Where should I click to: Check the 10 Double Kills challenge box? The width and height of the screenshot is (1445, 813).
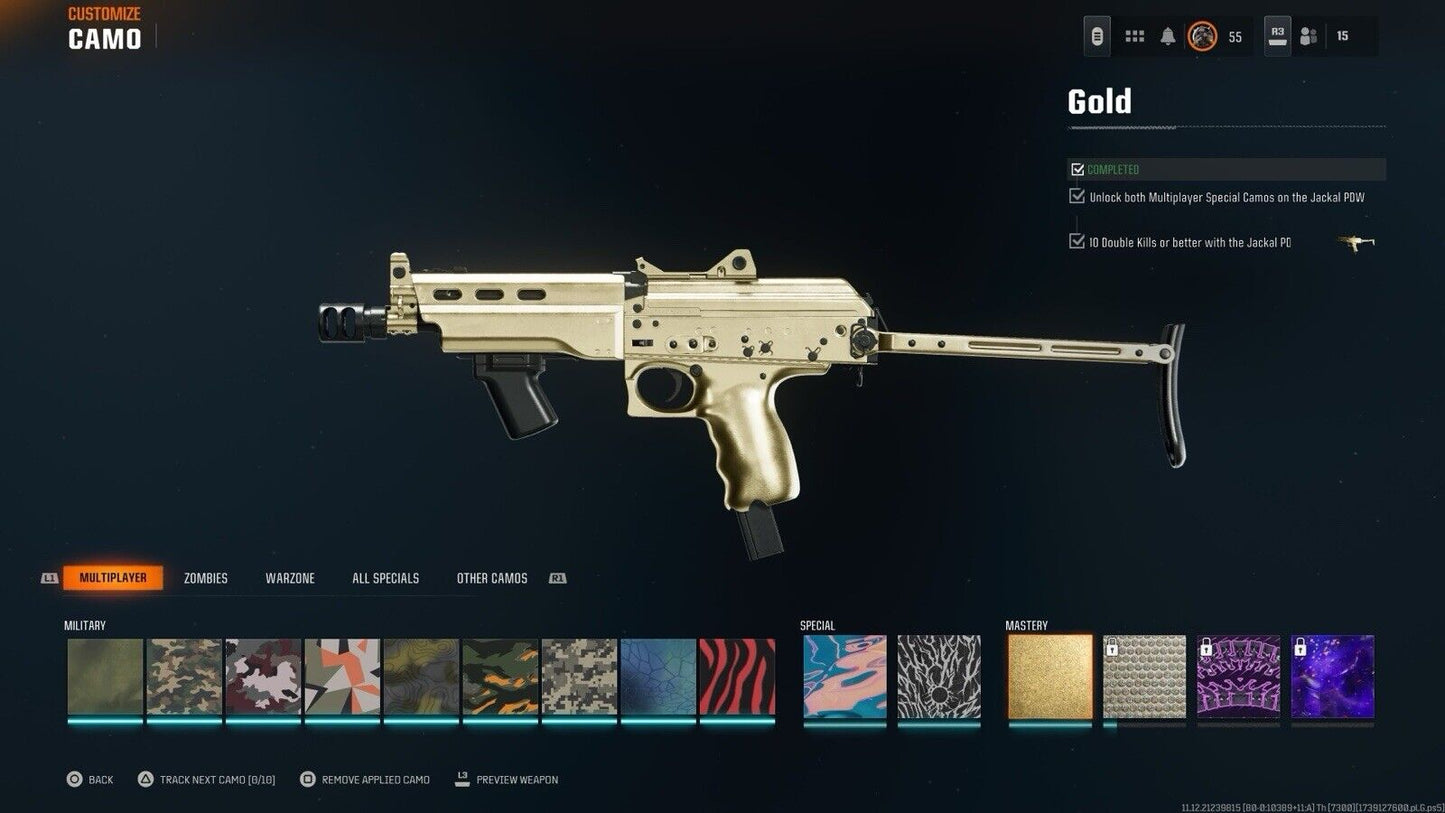(x=1077, y=241)
